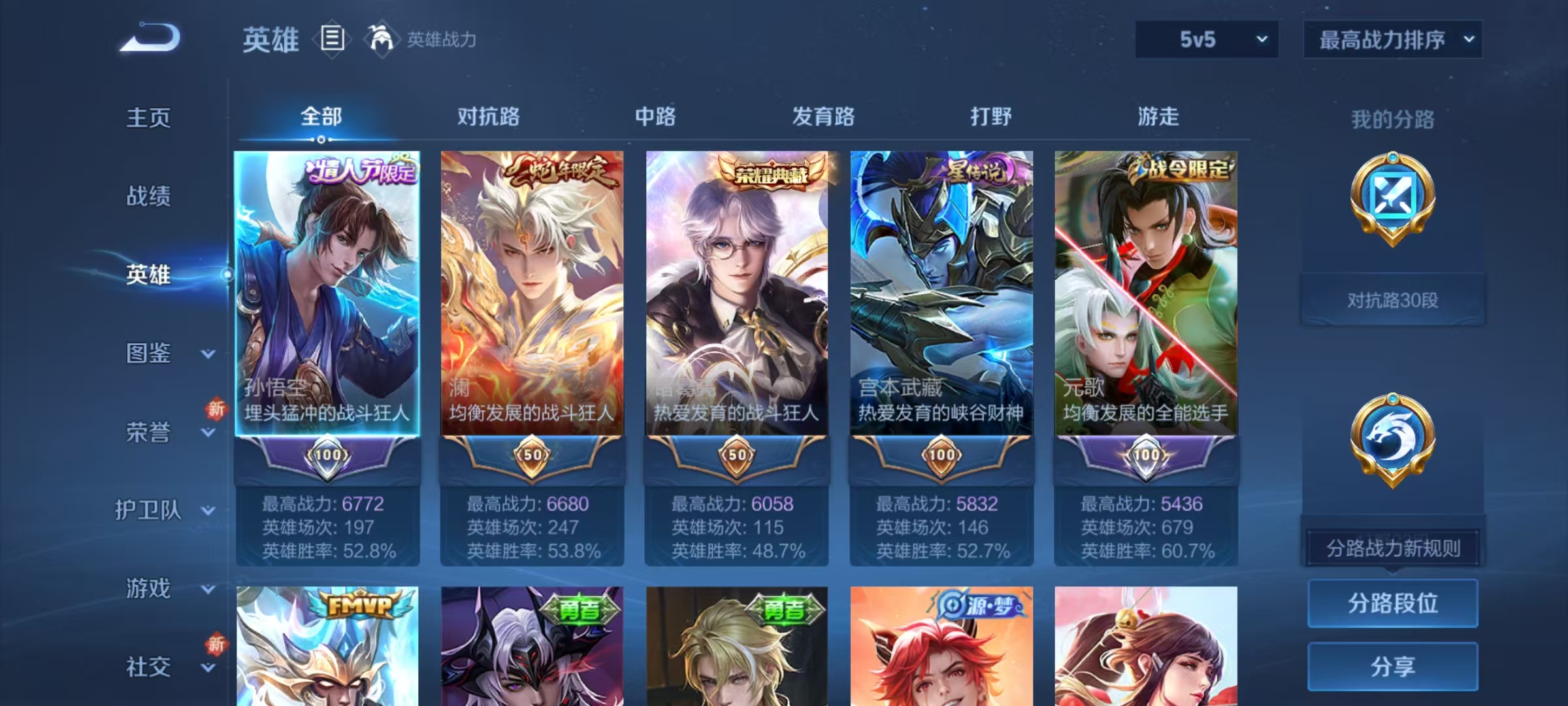1568x706 pixels.
Task: Switch to the 打野 lane tab
Action: click(x=990, y=118)
